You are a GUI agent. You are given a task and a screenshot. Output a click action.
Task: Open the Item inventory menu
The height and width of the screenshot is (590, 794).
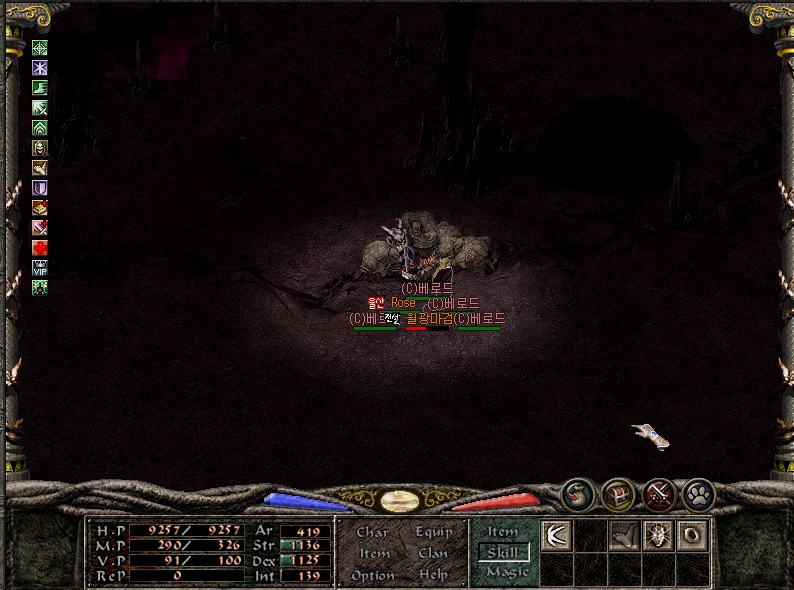tap(374, 553)
